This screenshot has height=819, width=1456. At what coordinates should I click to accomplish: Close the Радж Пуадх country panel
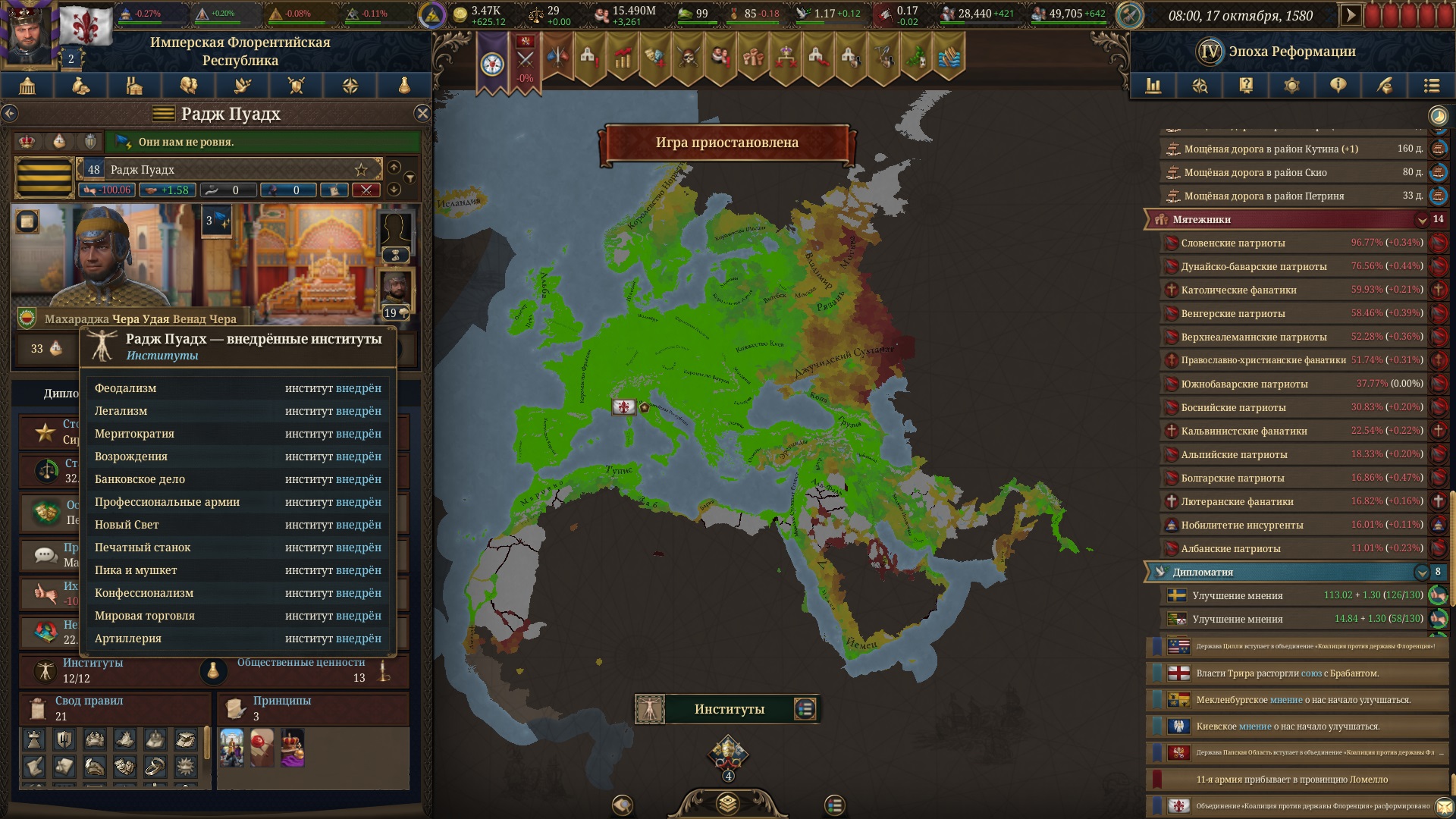(x=422, y=114)
